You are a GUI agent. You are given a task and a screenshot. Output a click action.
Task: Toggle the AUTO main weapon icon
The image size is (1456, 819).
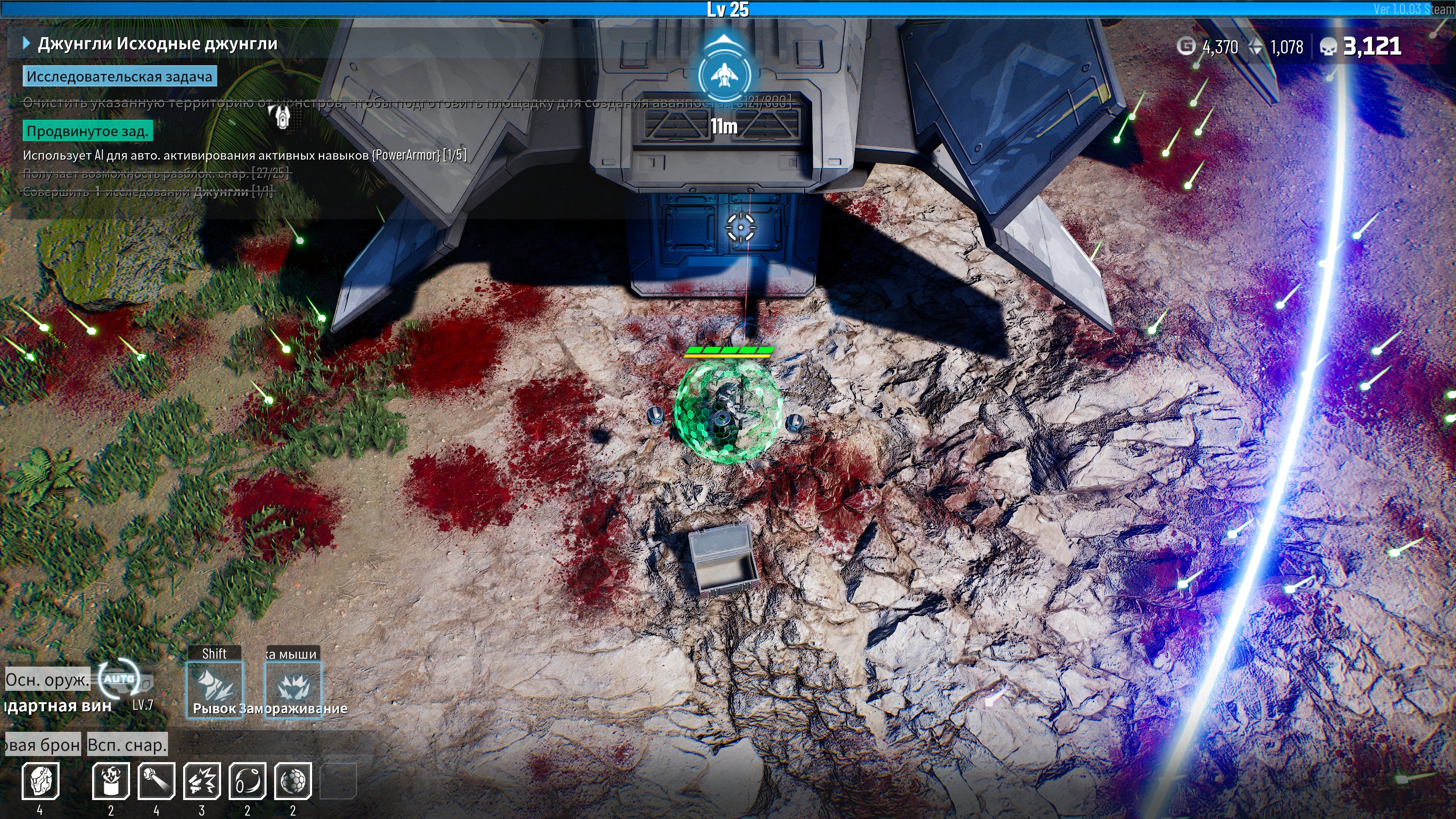click(119, 679)
